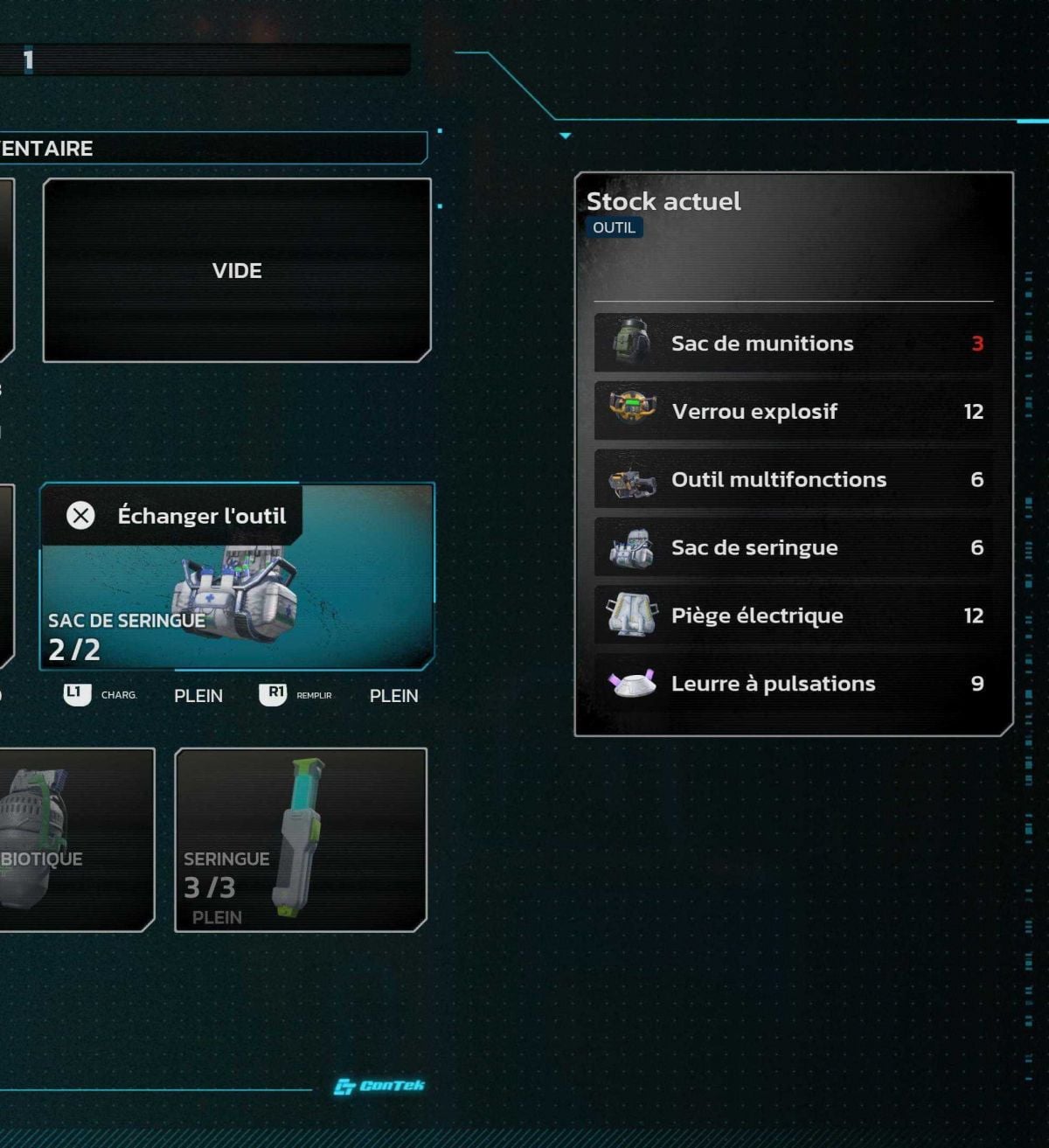Select the Sac de seringue stock row

click(x=793, y=548)
